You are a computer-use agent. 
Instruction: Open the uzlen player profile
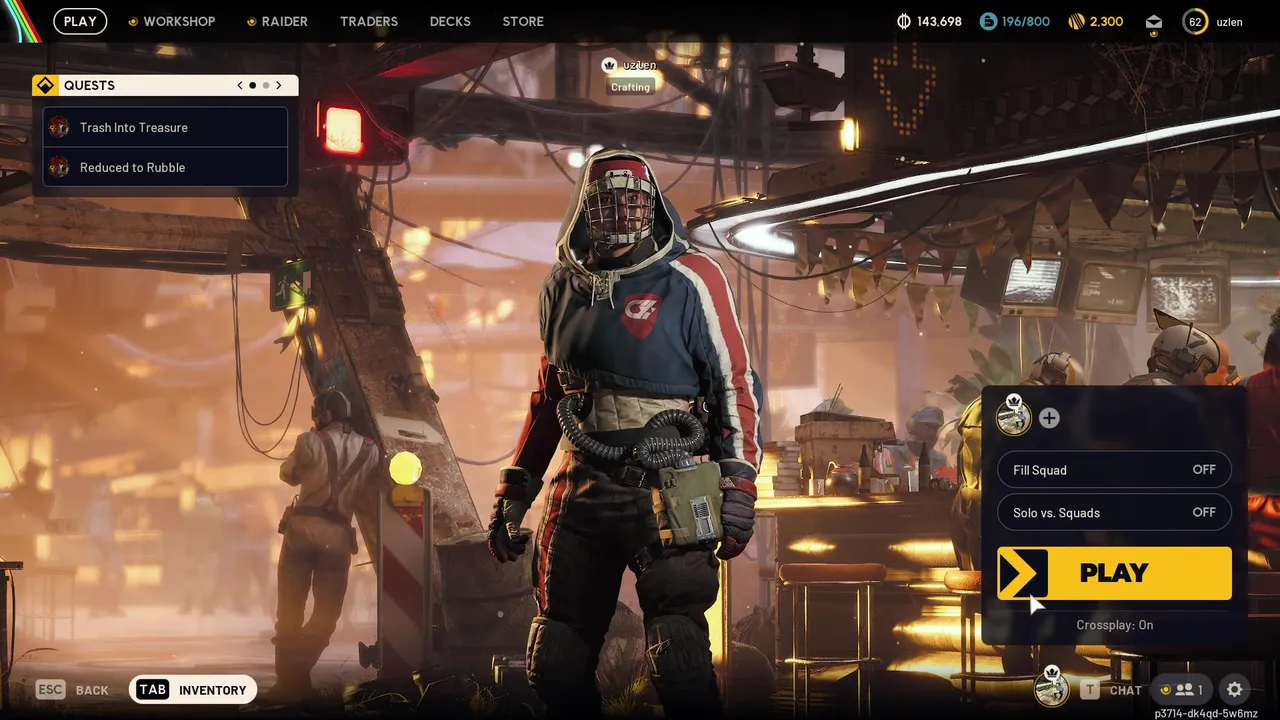point(1213,21)
